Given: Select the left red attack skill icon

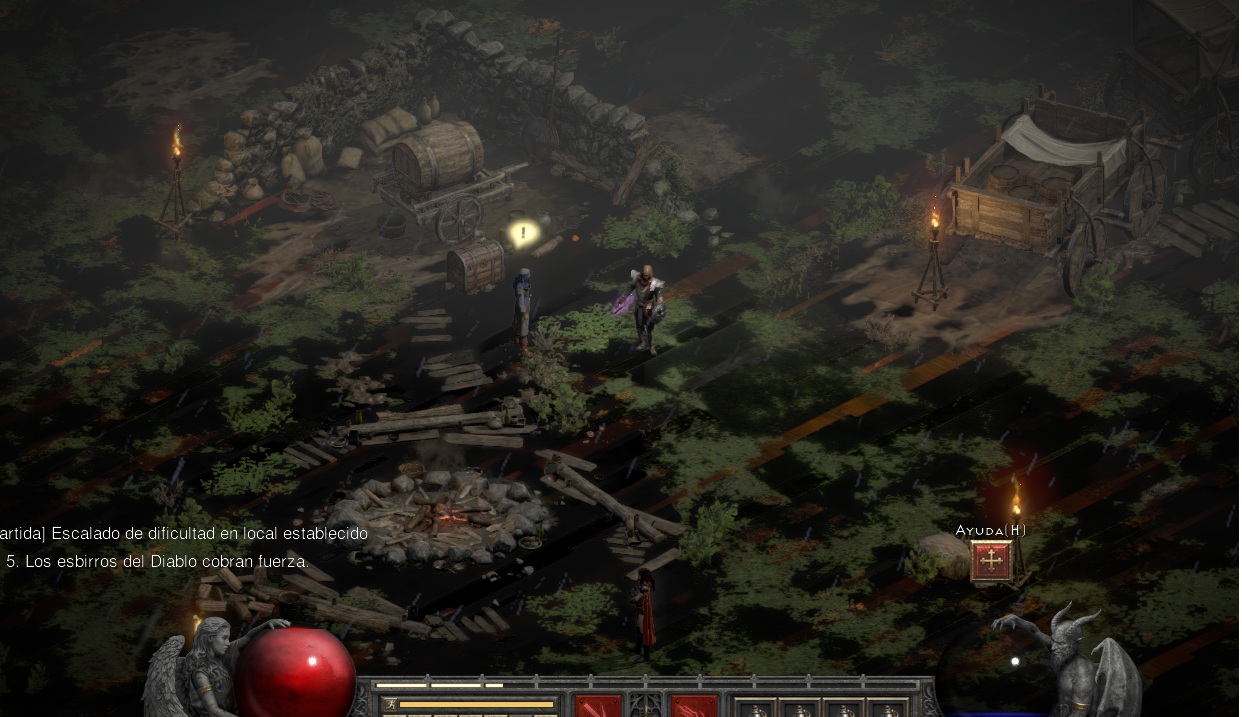Looking at the screenshot, I should (598, 706).
